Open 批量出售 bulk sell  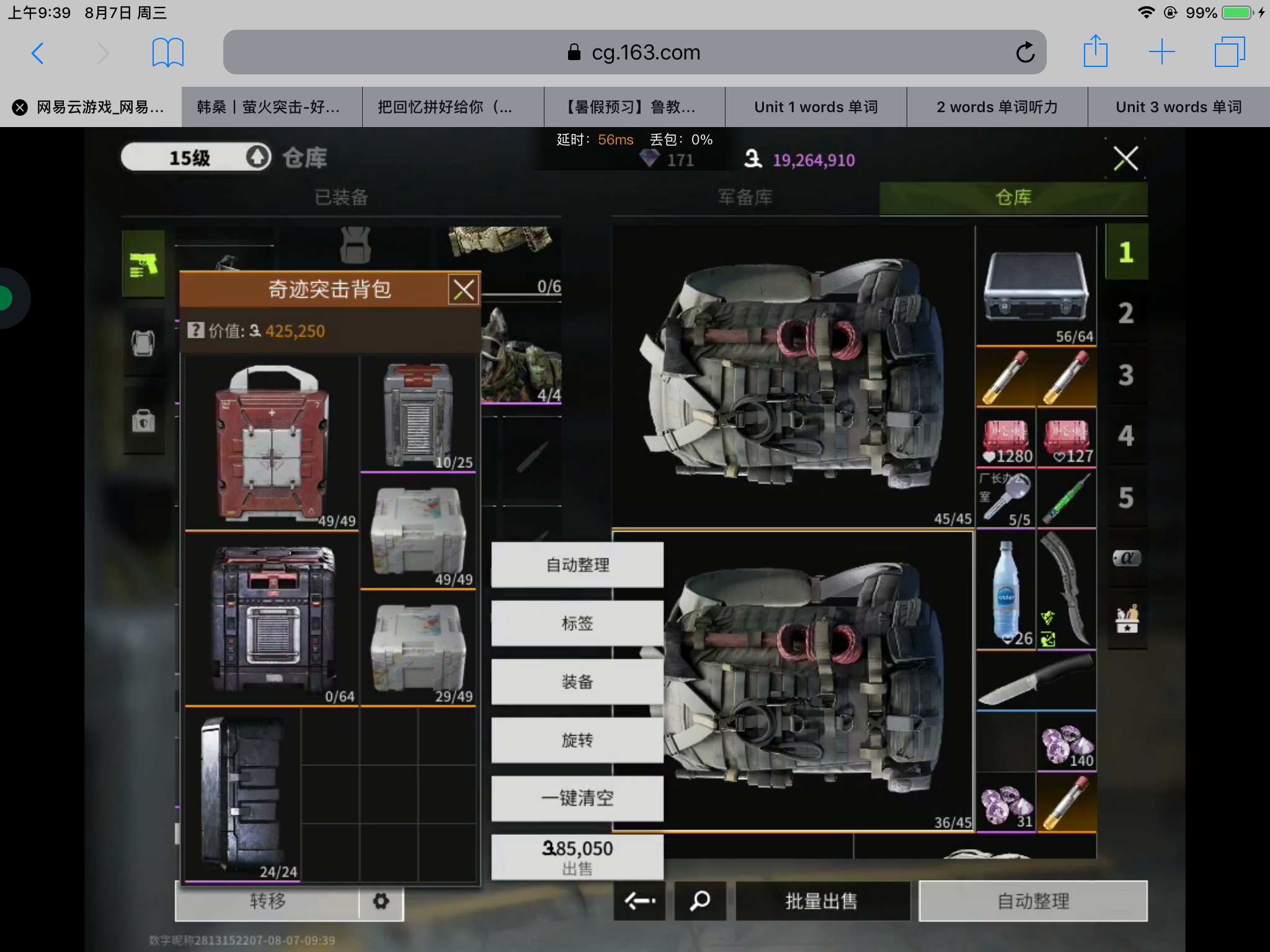[822, 901]
